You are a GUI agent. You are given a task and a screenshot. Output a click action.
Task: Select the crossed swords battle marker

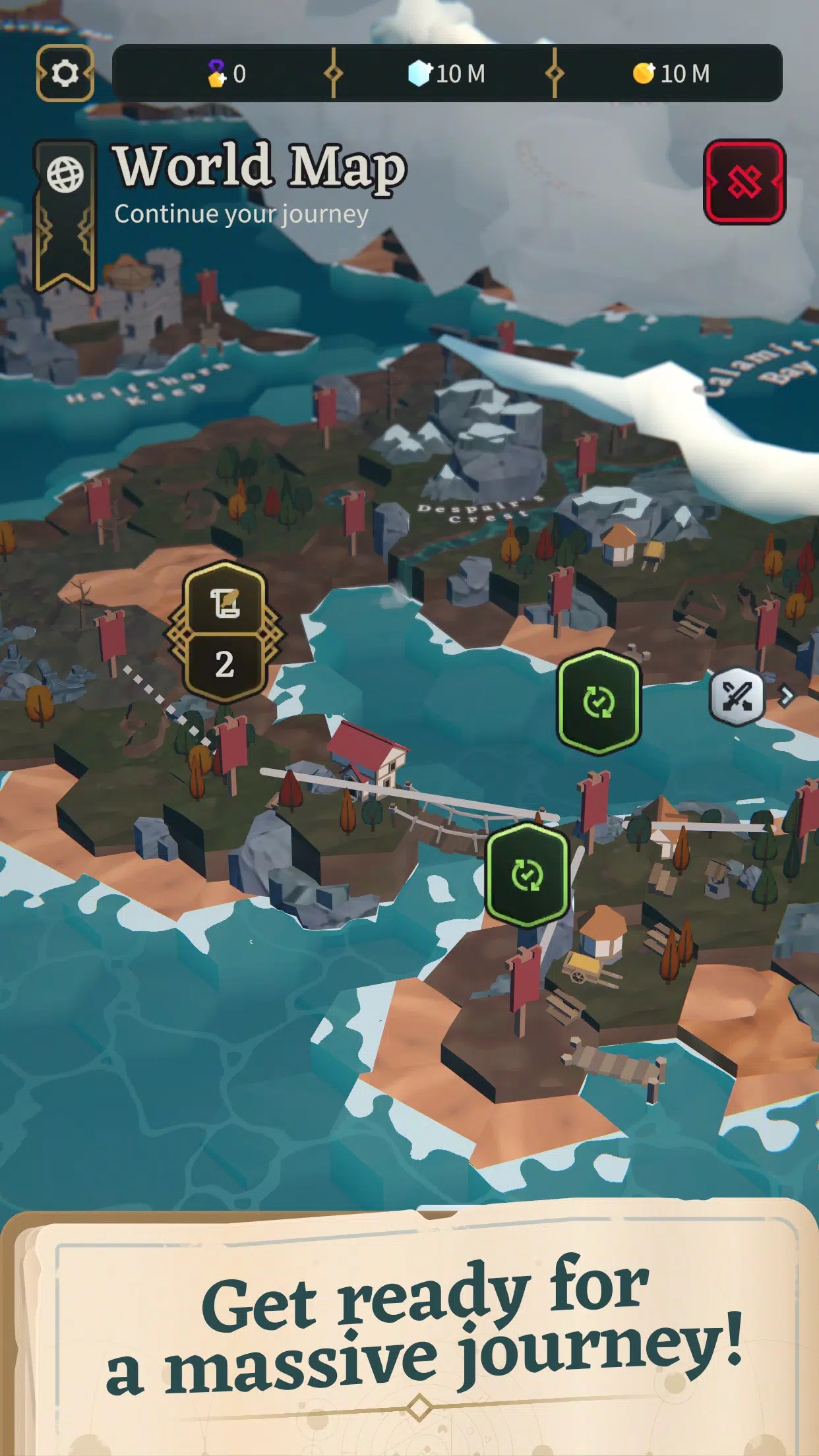pyautogui.click(x=737, y=696)
